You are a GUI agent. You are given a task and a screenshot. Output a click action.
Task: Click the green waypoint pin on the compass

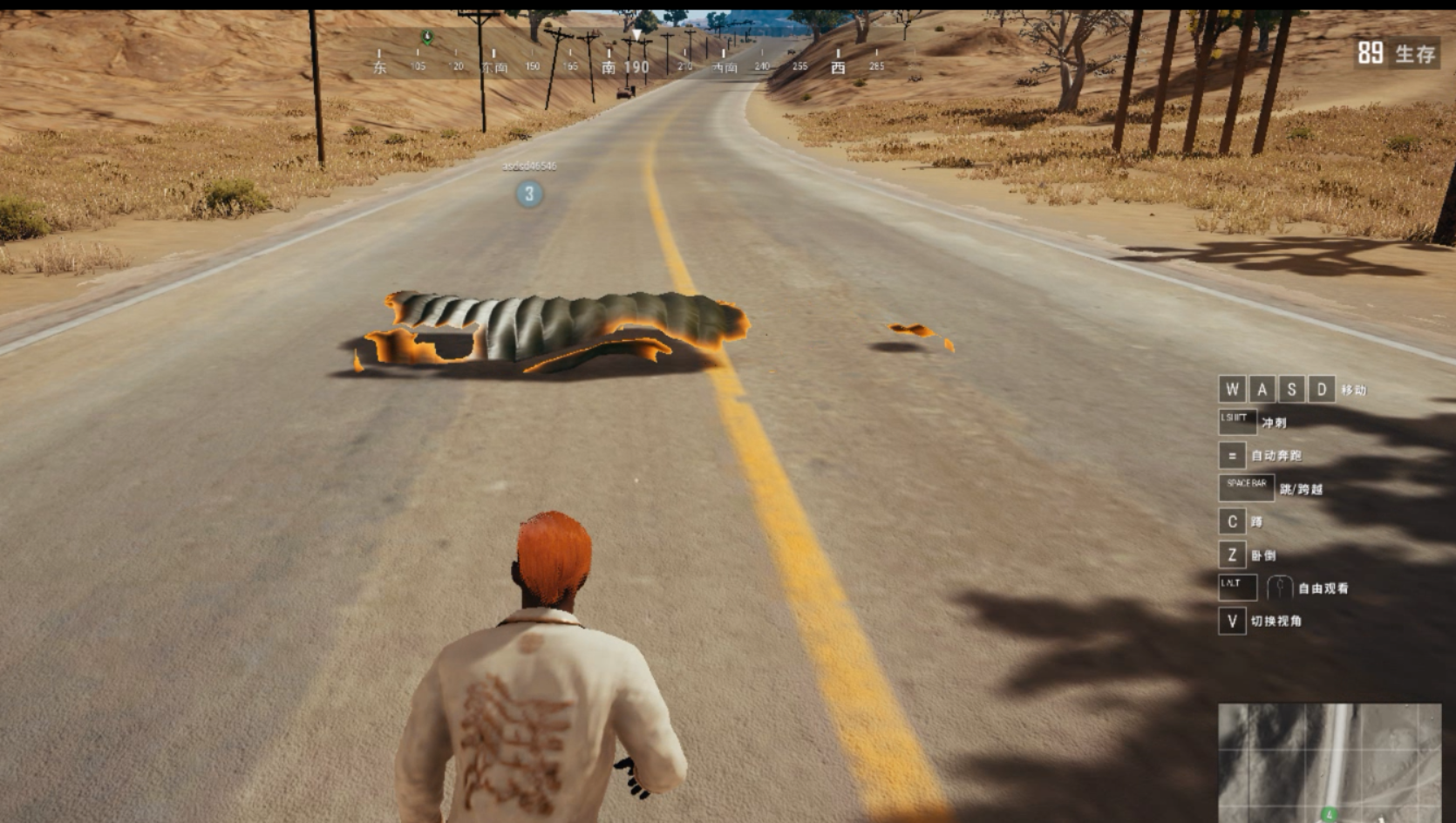pyautogui.click(x=426, y=37)
